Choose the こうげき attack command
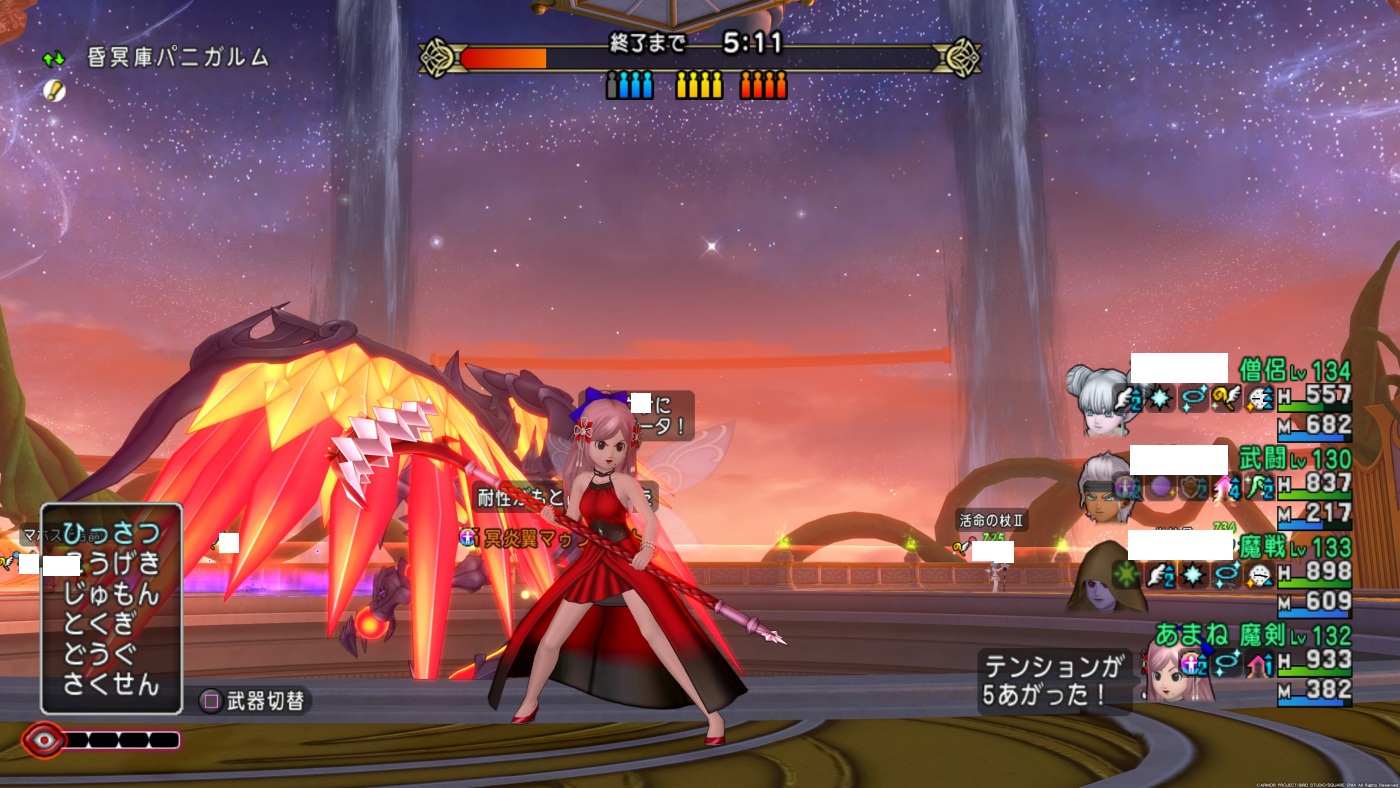The height and width of the screenshot is (788, 1400). coord(110,563)
